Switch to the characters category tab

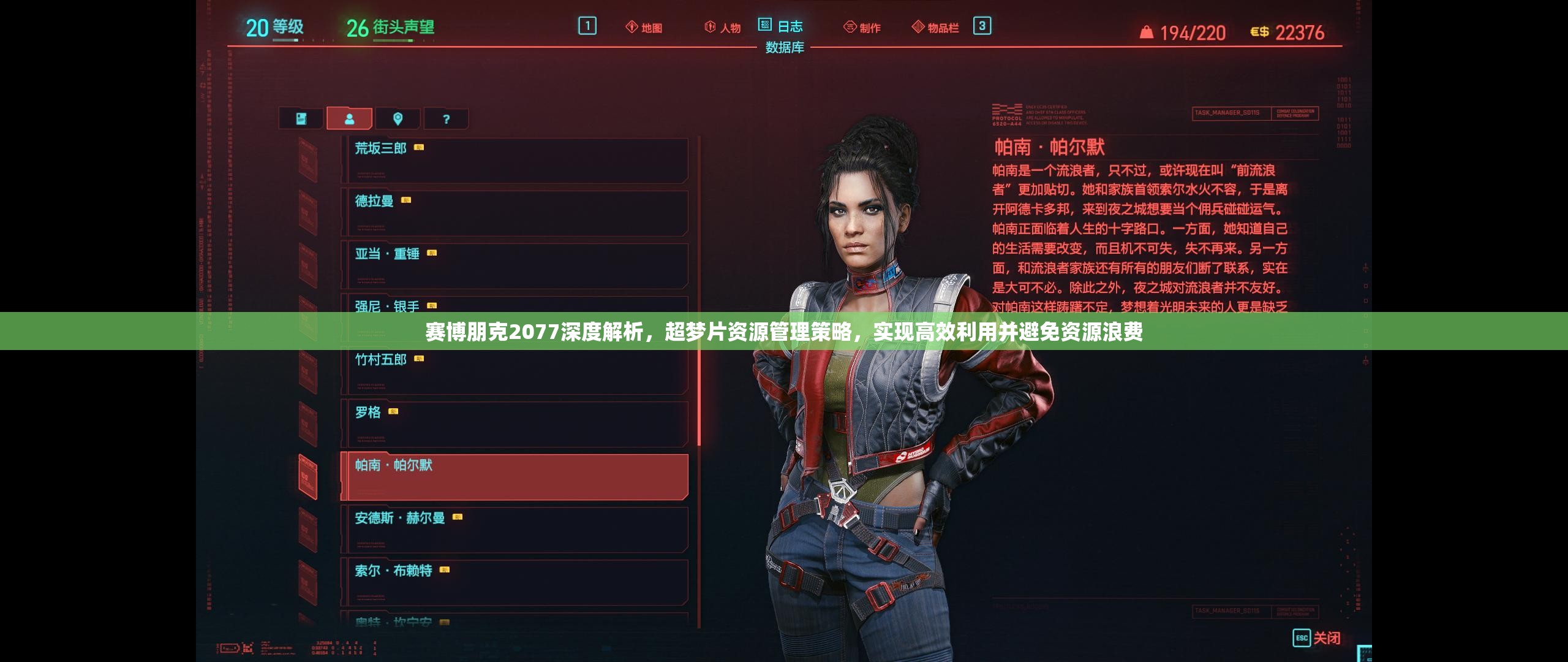coord(350,118)
